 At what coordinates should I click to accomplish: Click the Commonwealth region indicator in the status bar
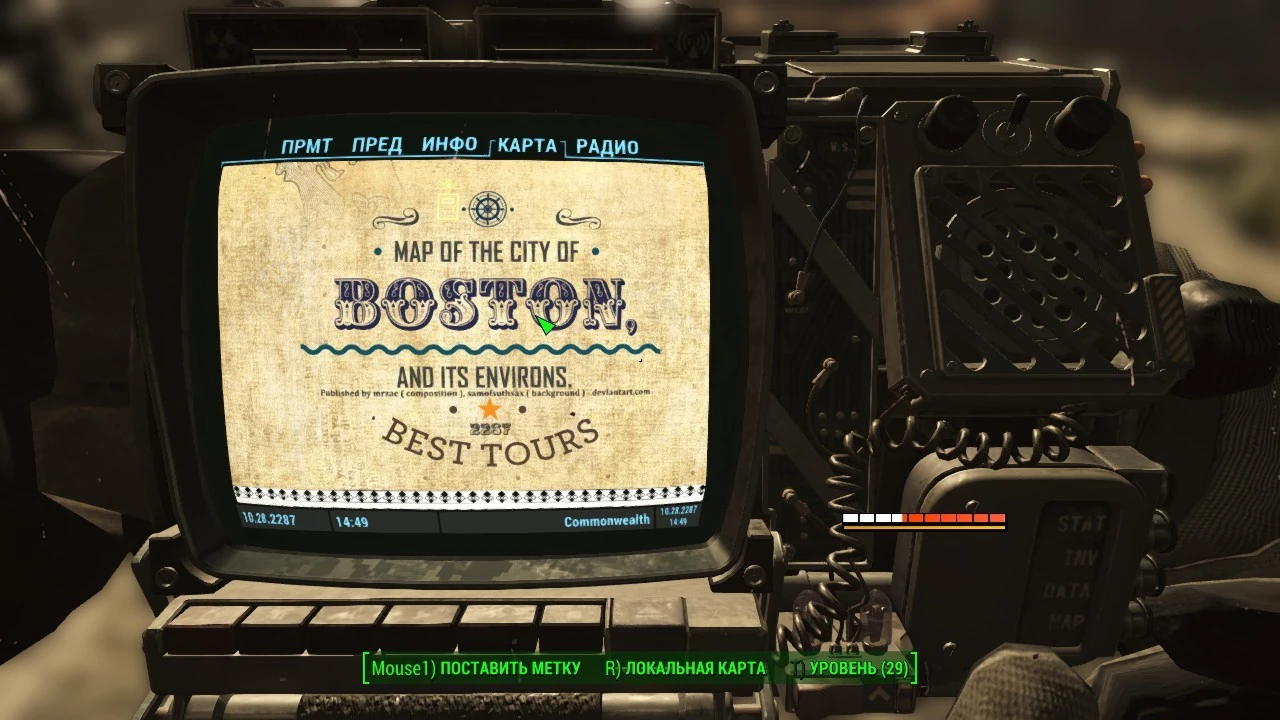tap(605, 519)
